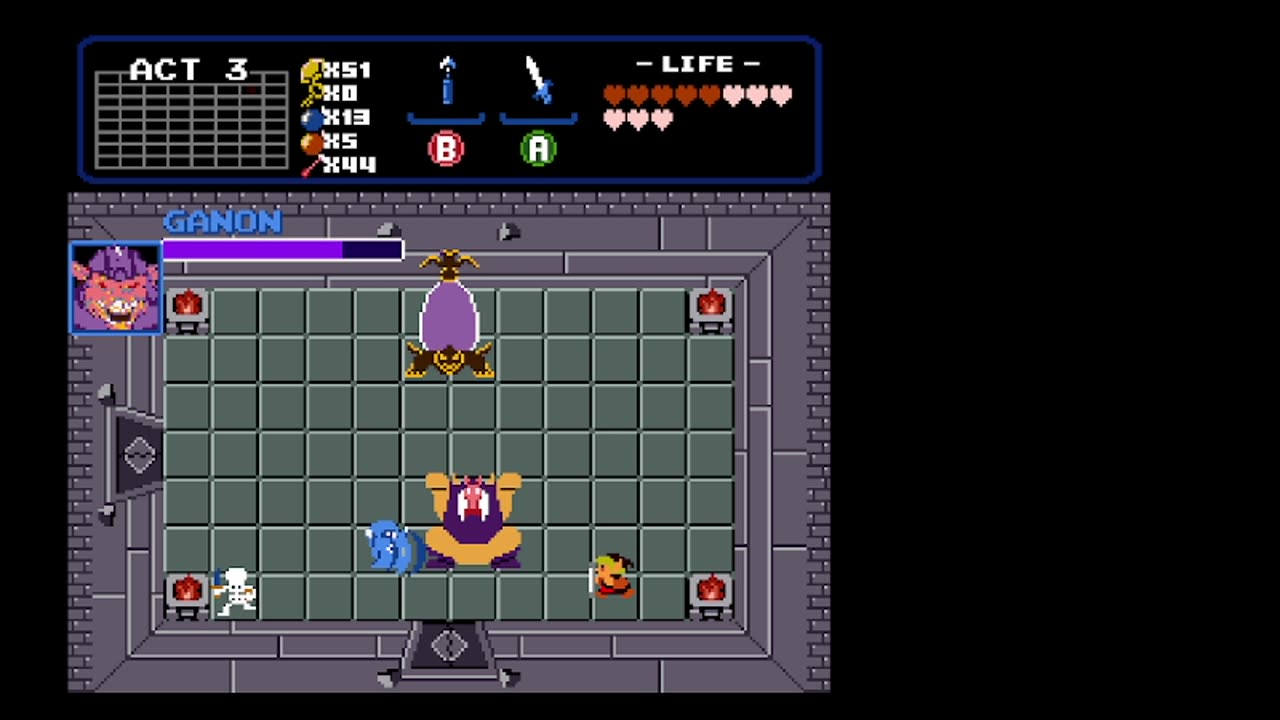Click the arrow counter icon
The height and width of the screenshot is (720, 1280).
point(311,164)
